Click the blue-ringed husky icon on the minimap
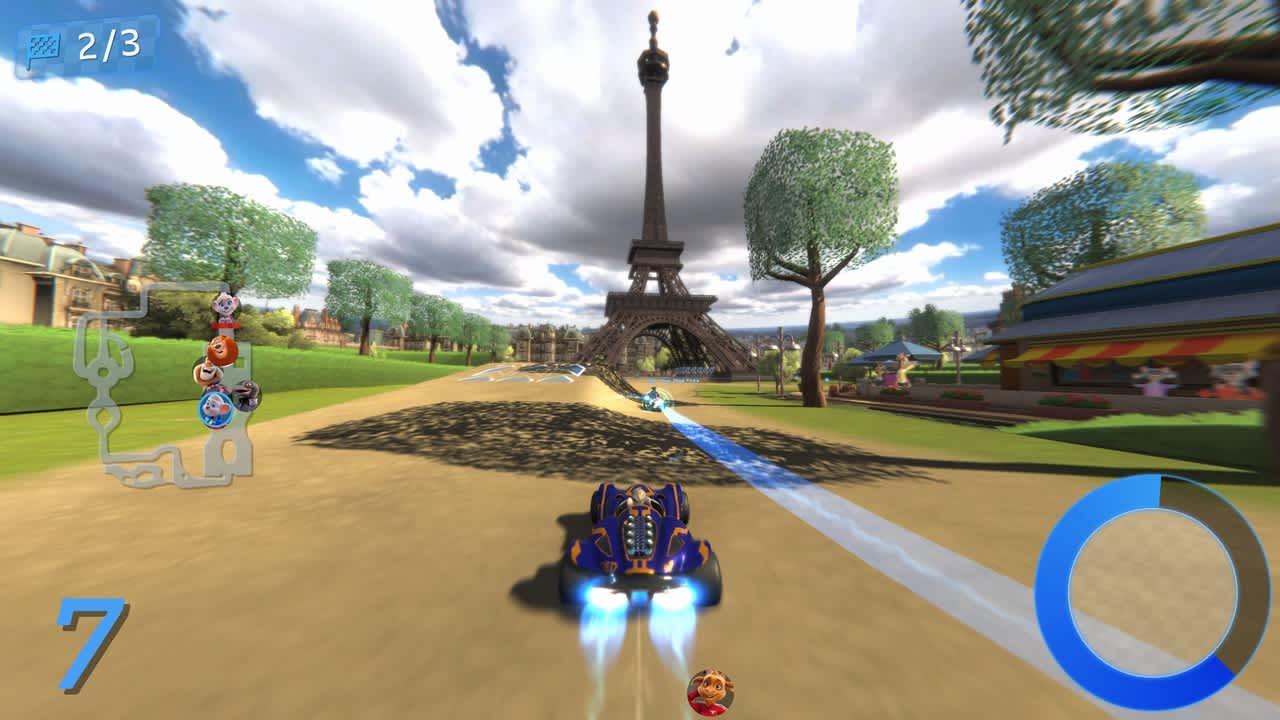 coord(214,408)
